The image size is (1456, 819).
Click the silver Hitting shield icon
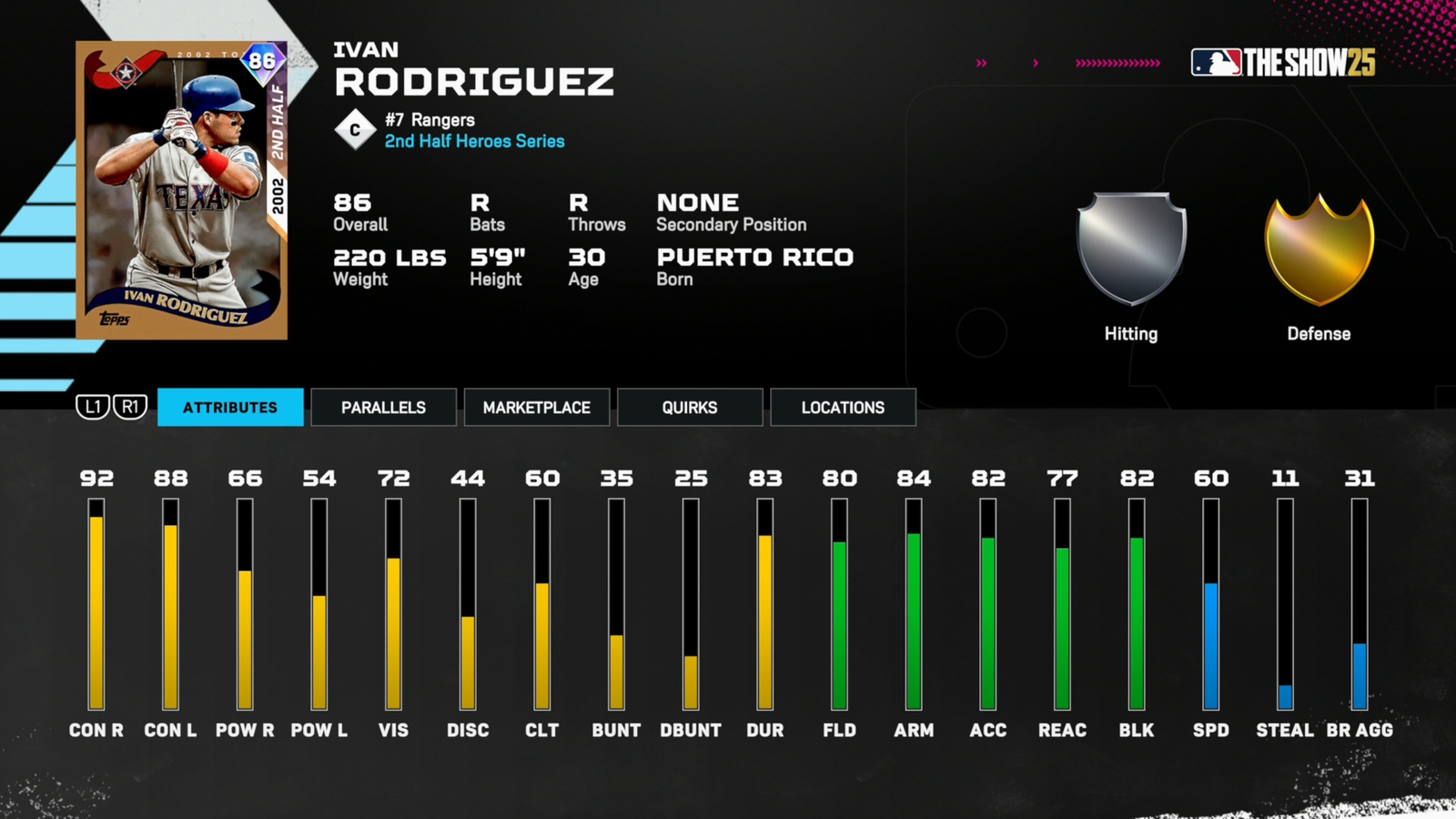click(1131, 246)
